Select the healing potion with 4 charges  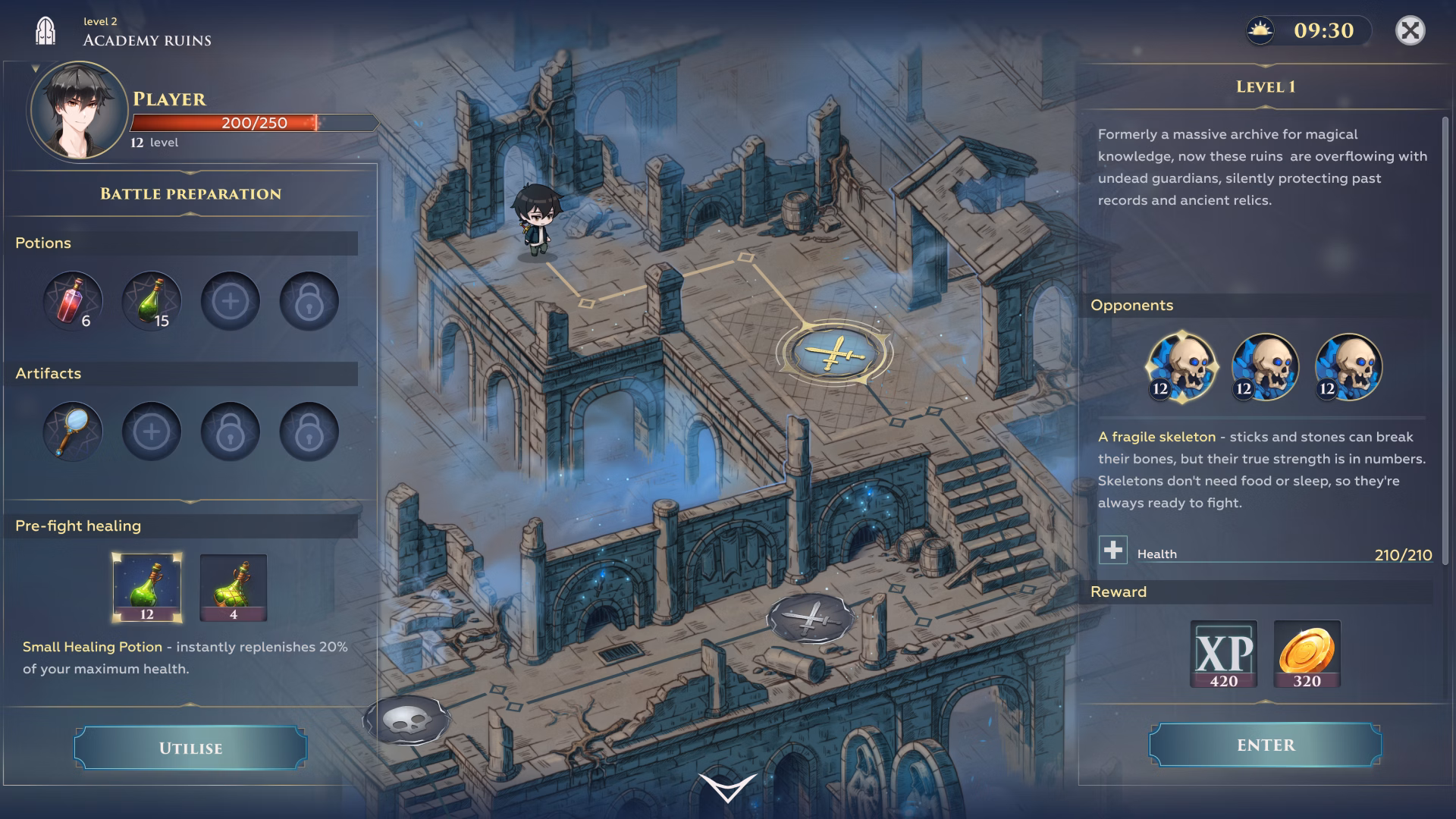coord(234,589)
